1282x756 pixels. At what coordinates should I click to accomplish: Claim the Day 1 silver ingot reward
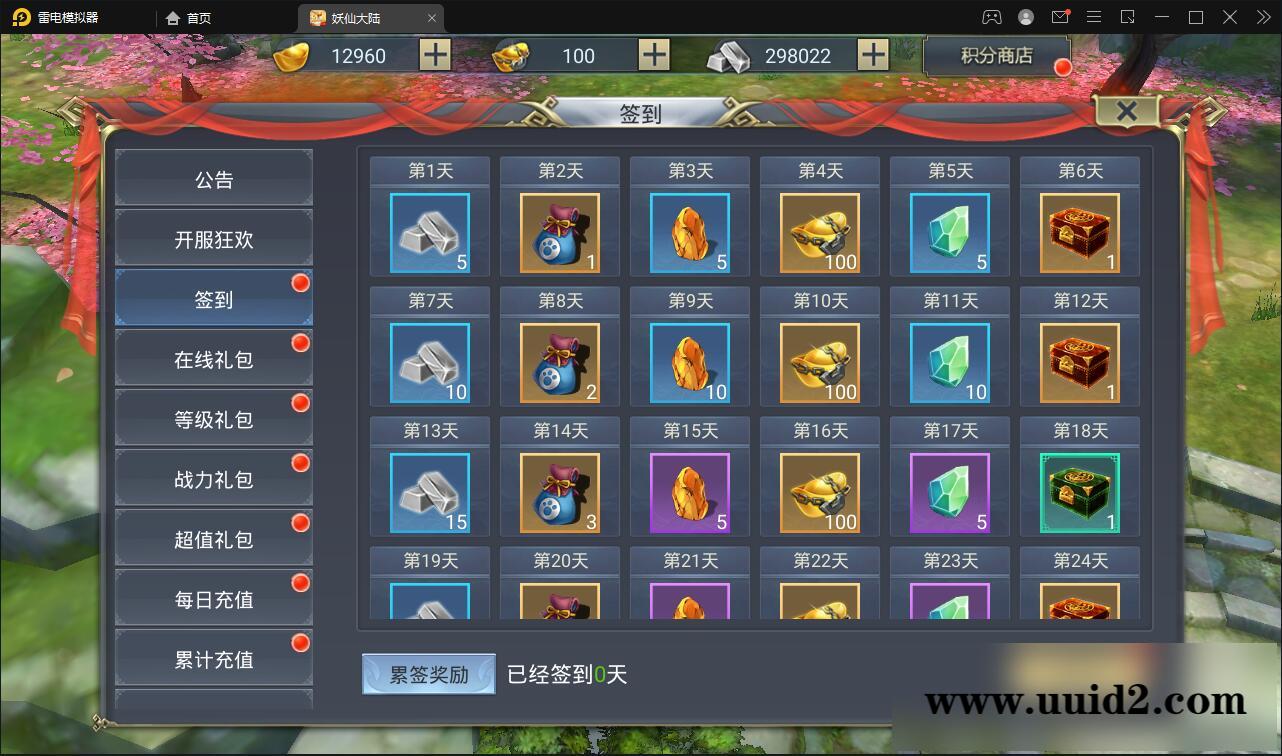click(429, 233)
